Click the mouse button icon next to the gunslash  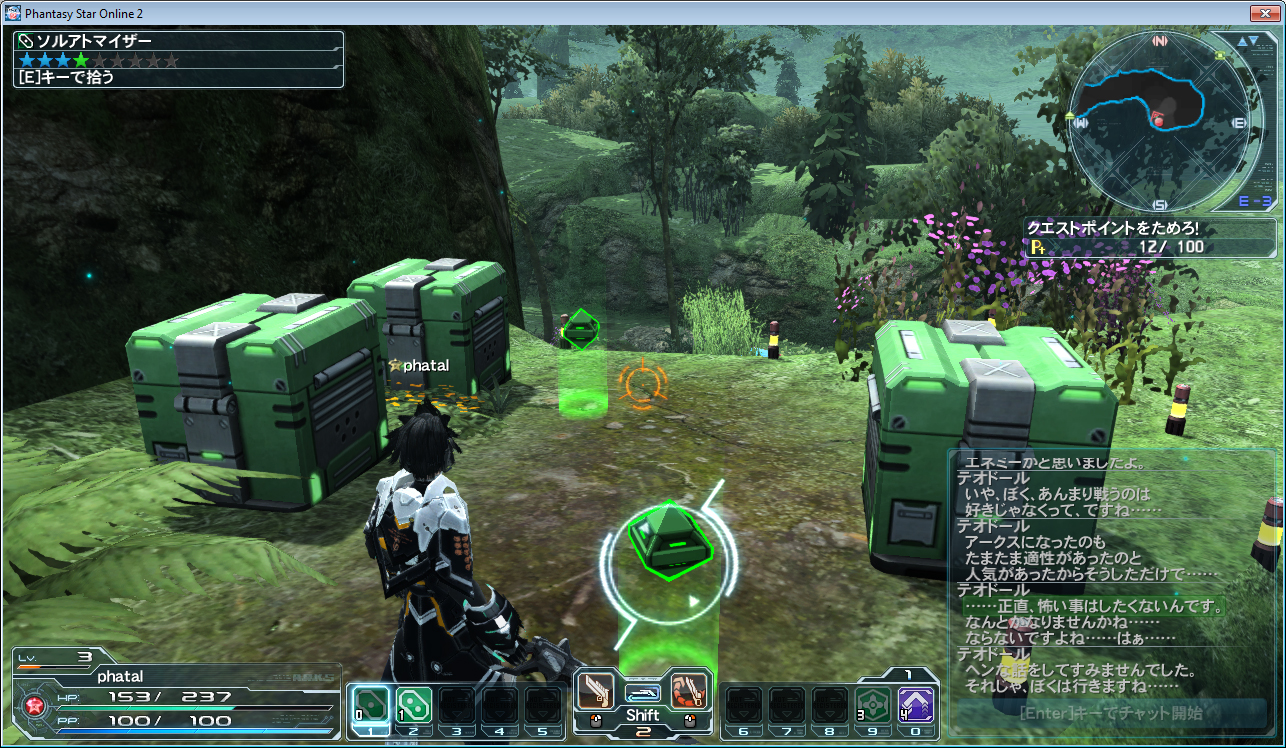pos(594,721)
